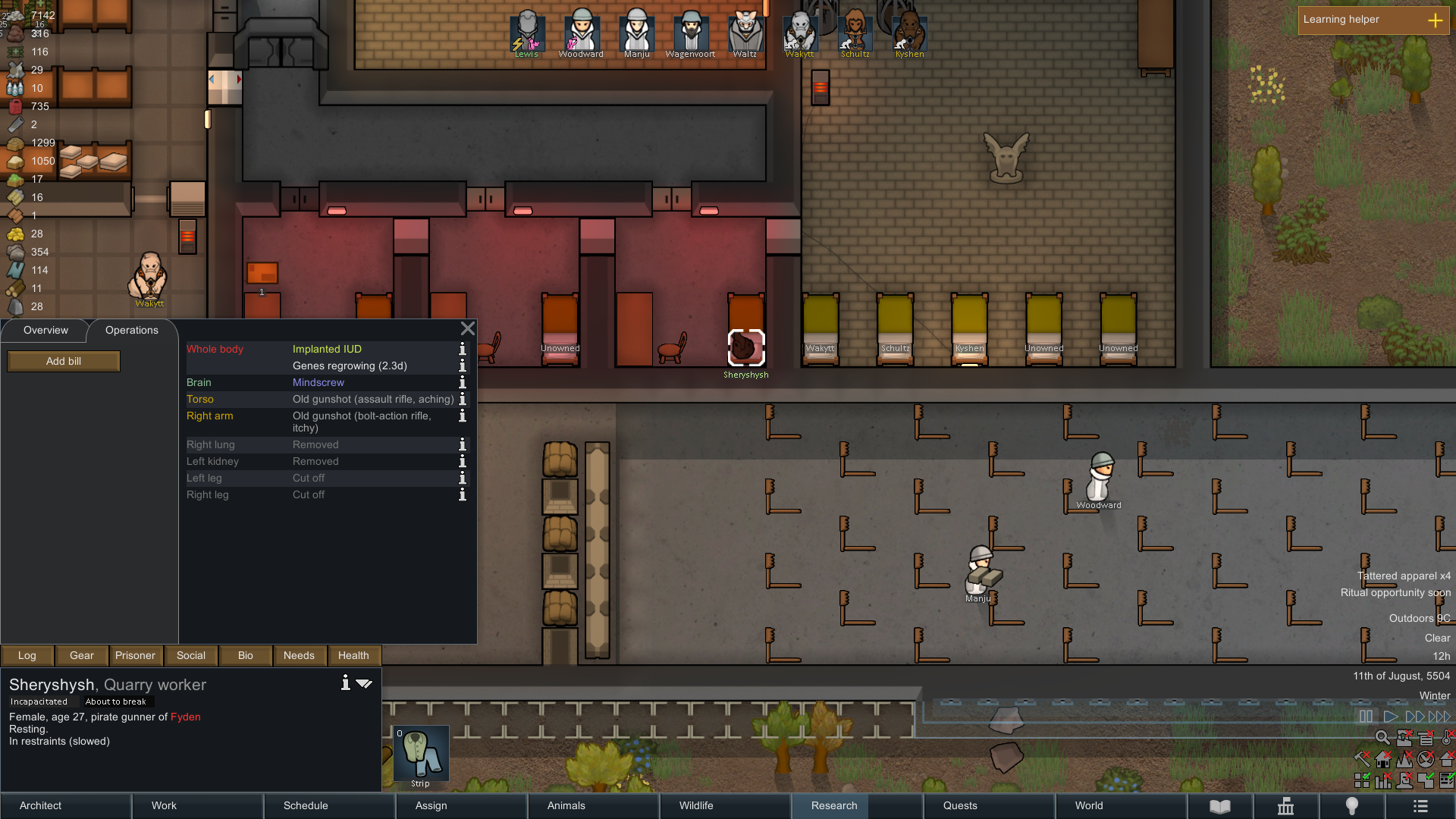1456x819 pixels.
Task: Show info for the Mindscrew implant
Action: (463, 383)
